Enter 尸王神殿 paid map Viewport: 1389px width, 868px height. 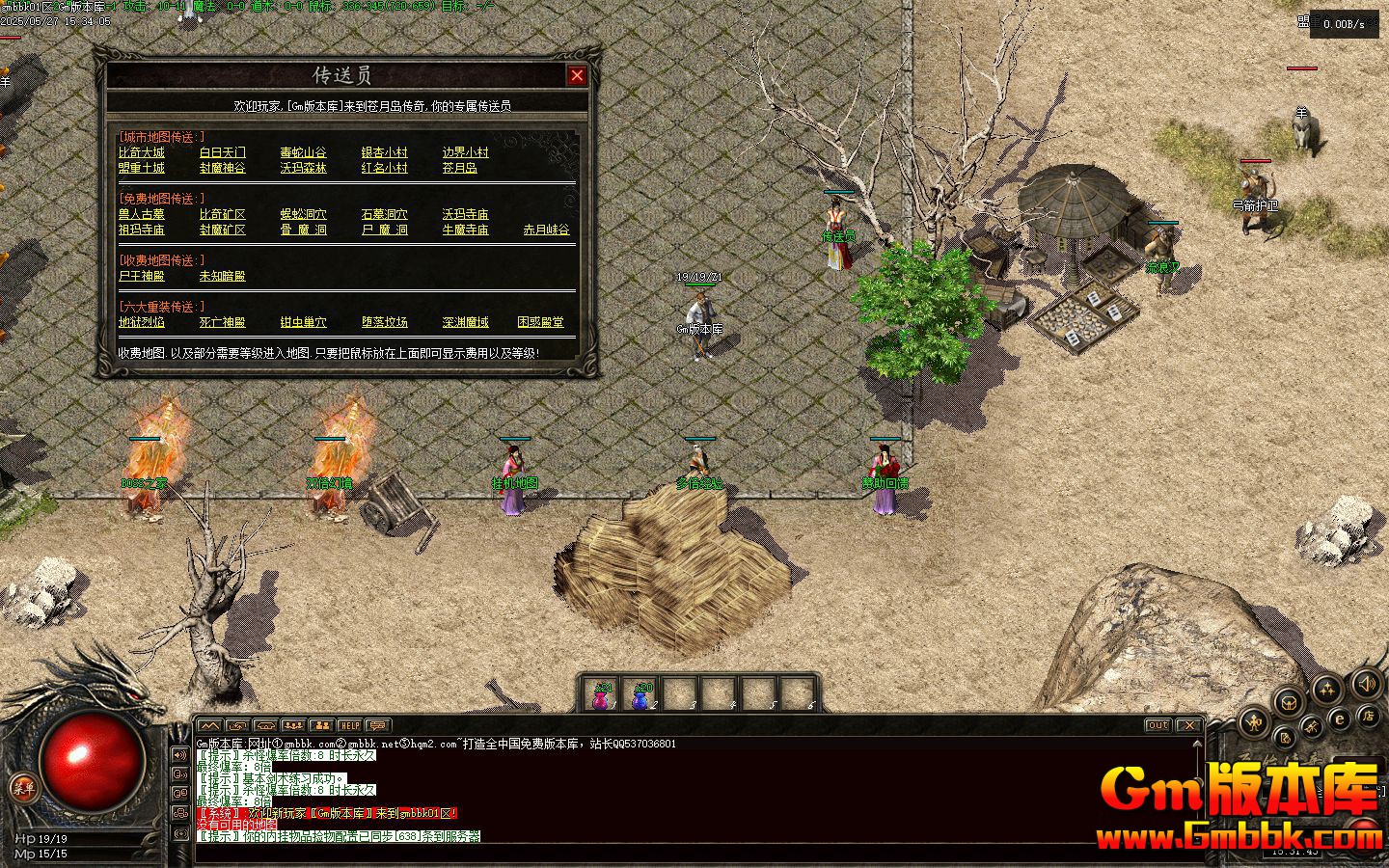[142, 276]
